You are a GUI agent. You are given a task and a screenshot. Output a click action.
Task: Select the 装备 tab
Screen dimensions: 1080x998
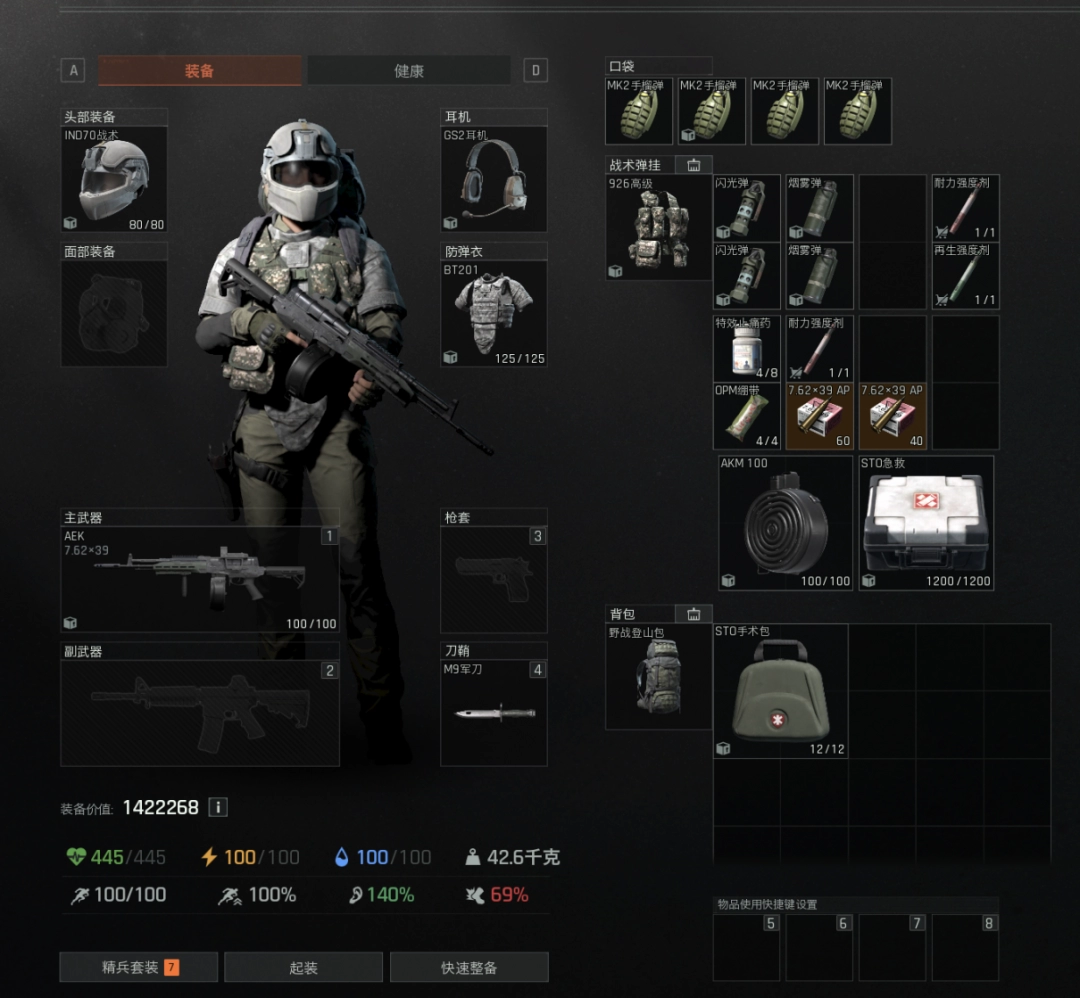(199, 71)
